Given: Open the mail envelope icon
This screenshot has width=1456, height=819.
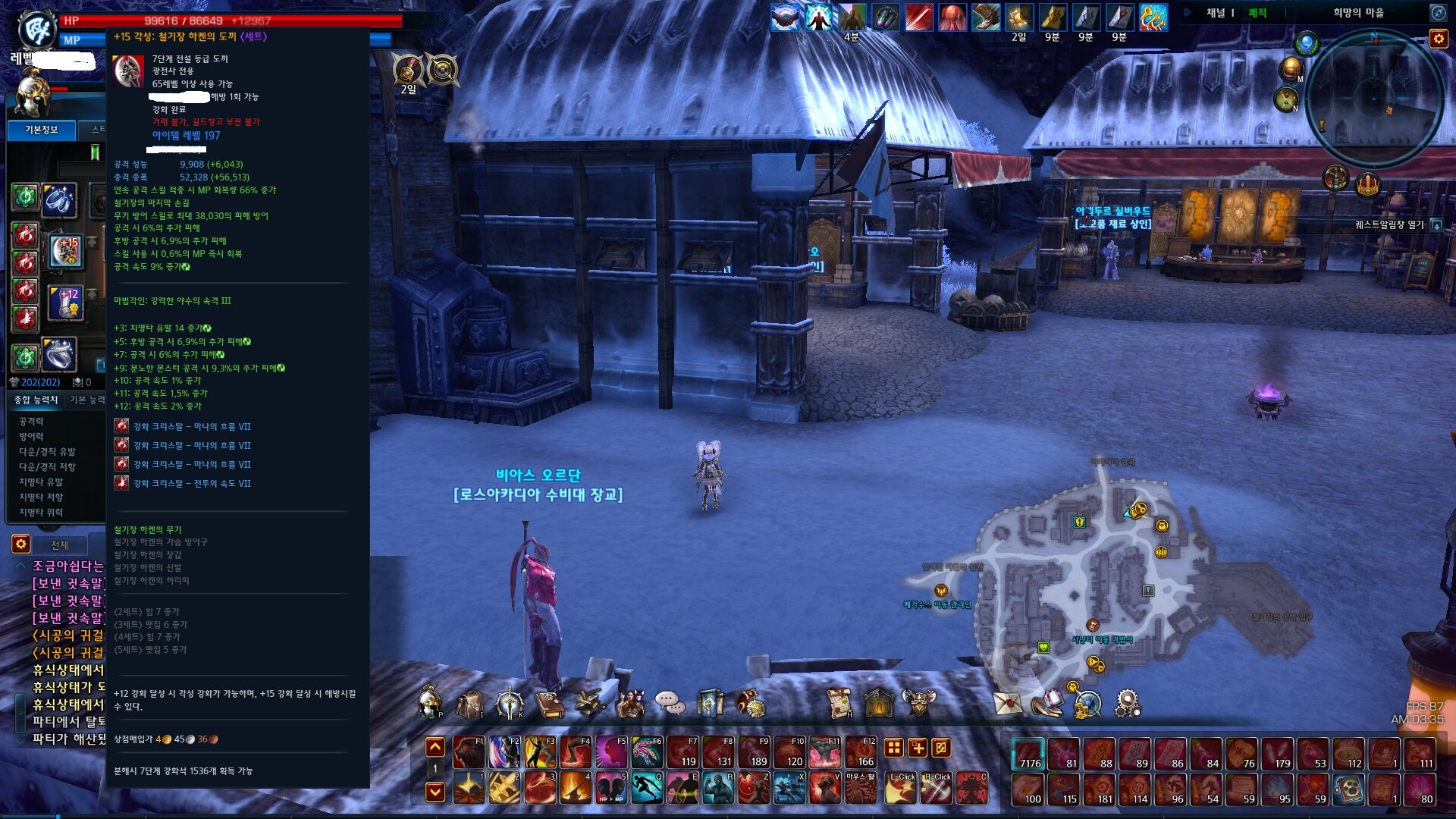Looking at the screenshot, I should click(x=1008, y=704).
